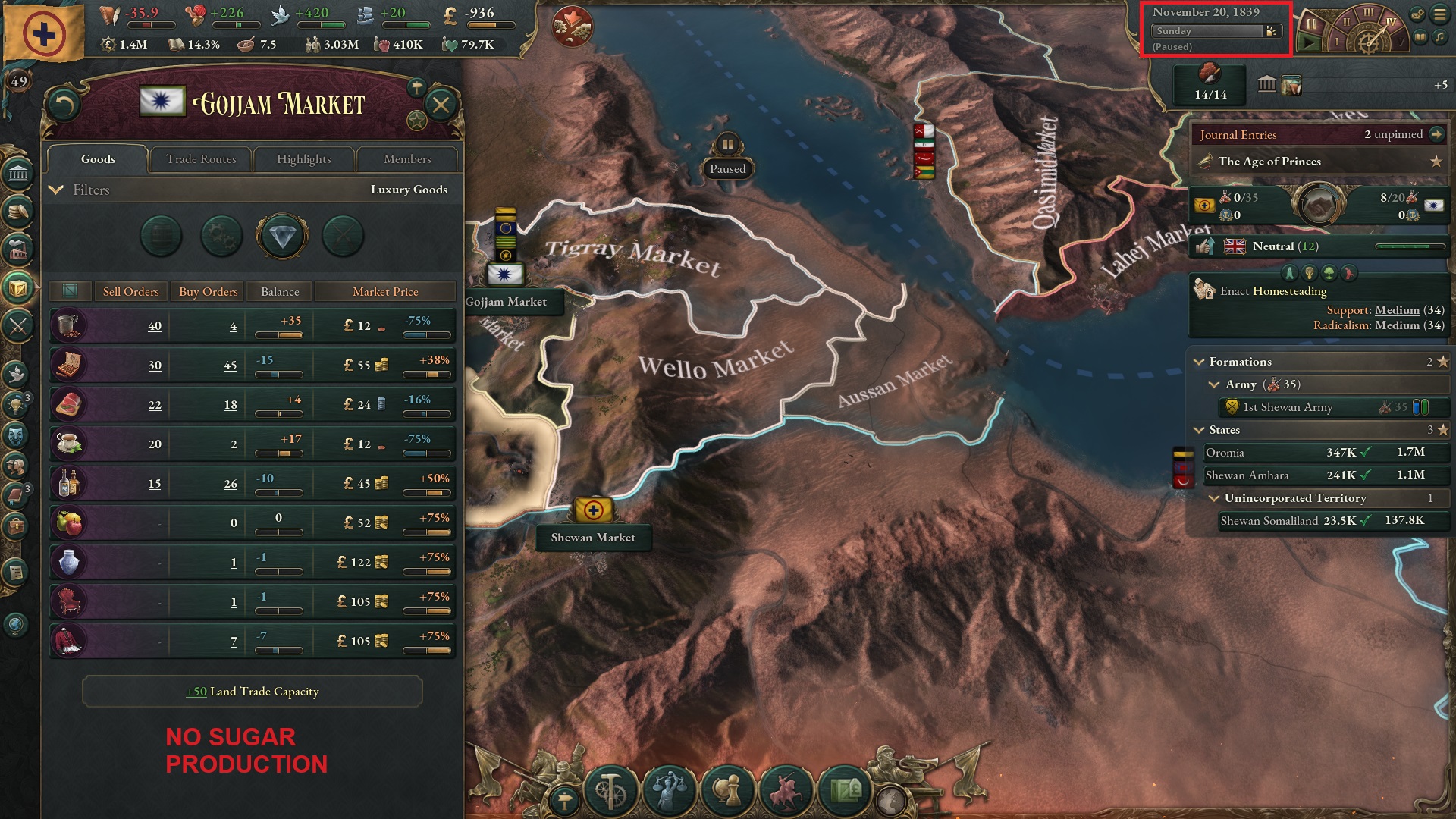
Task: Click the +50 Land Trade Capacity button
Action: 252,692
